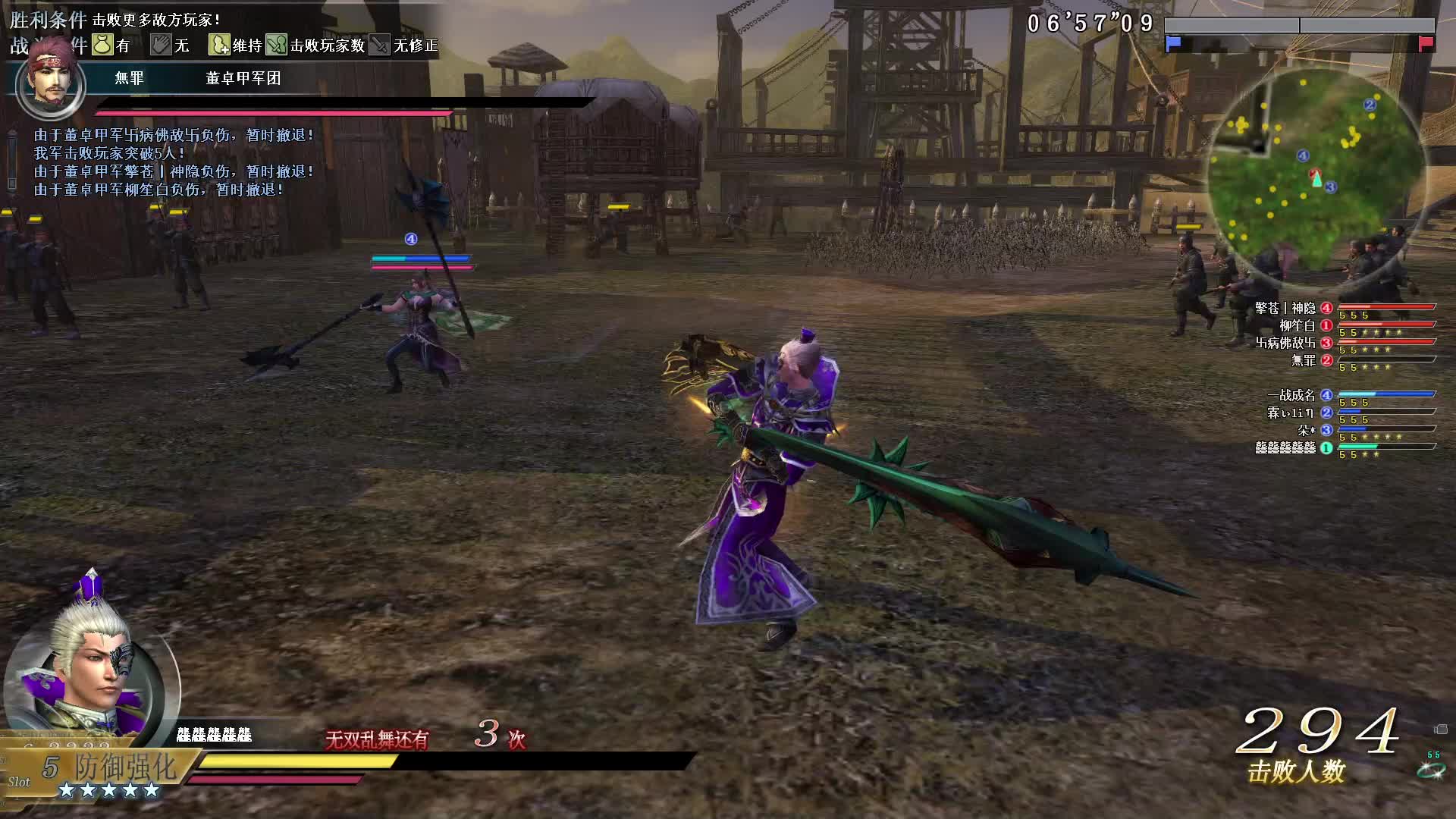Select enemy player 柳笙白 in the list
Screen dimensions: 1456x819
(x=1297, y=325)
